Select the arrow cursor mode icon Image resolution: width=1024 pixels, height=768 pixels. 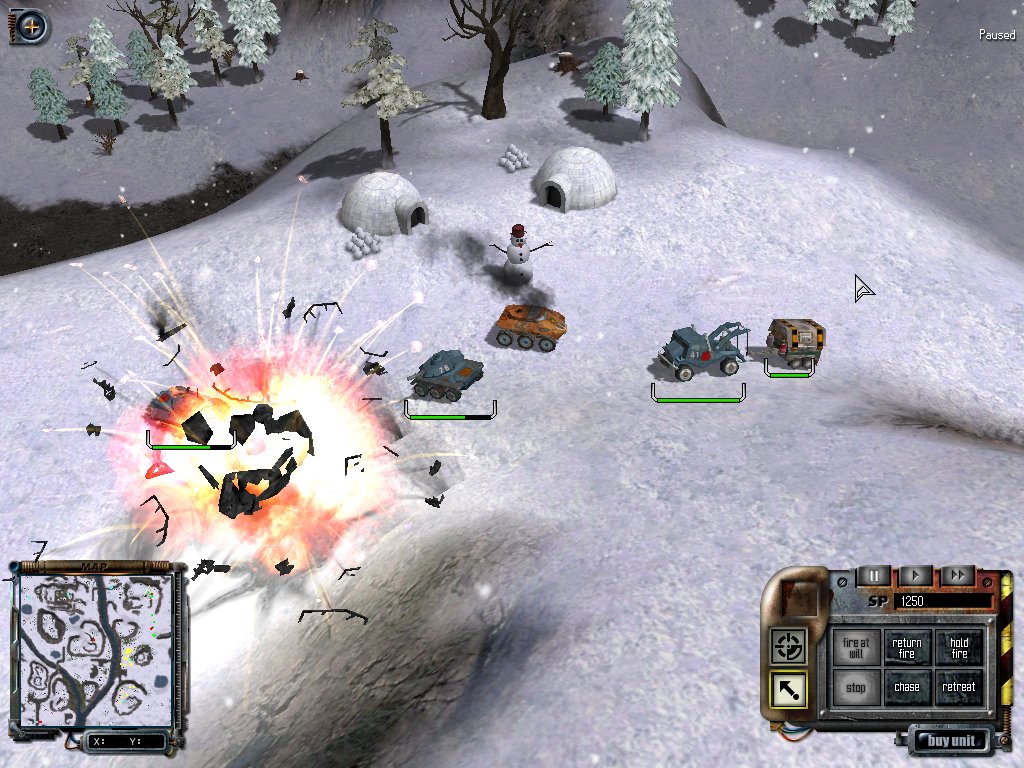pos(787,690)
